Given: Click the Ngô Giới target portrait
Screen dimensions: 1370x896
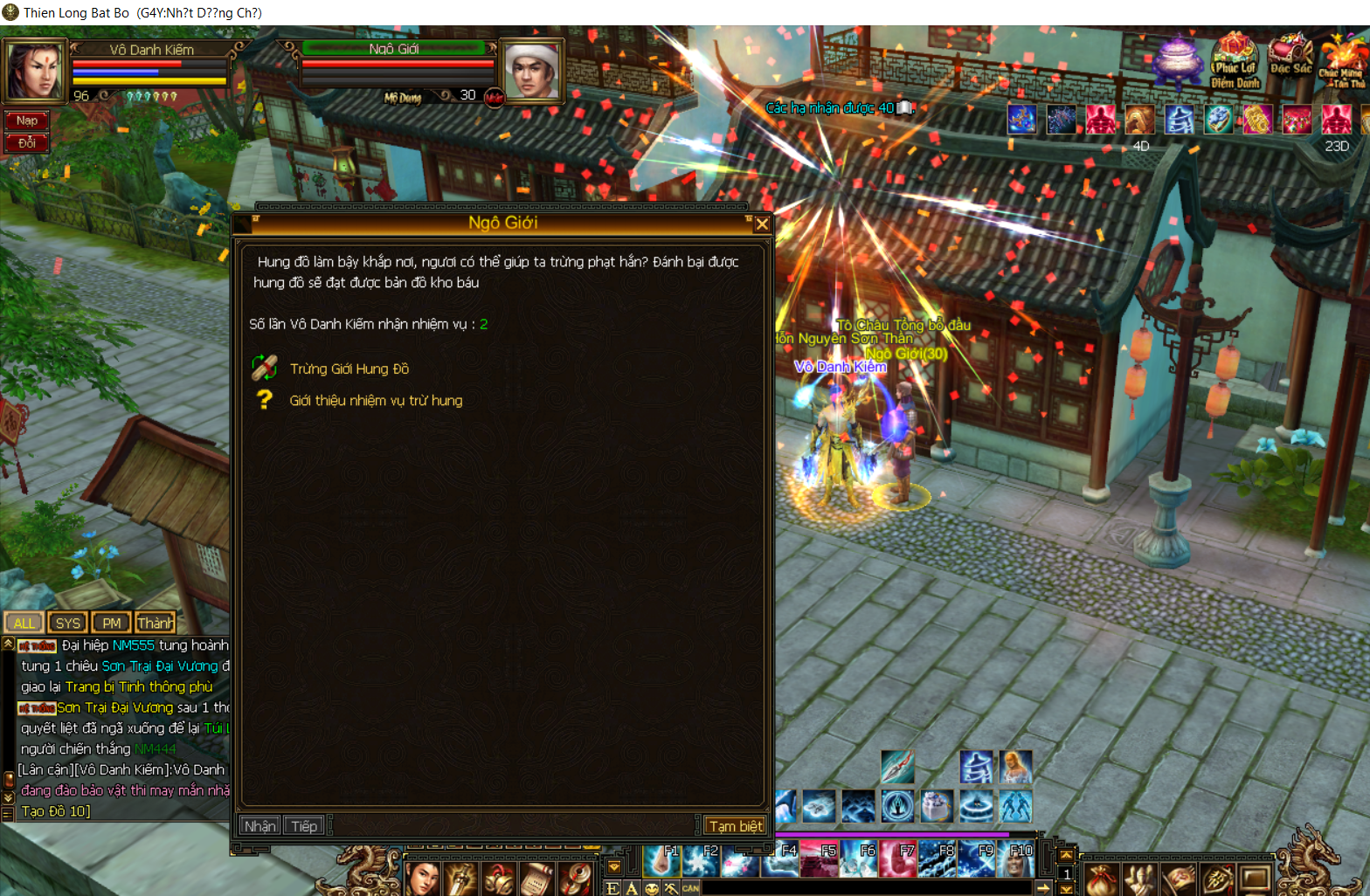Looking at the screenshot, I should (x=531, y=70).
